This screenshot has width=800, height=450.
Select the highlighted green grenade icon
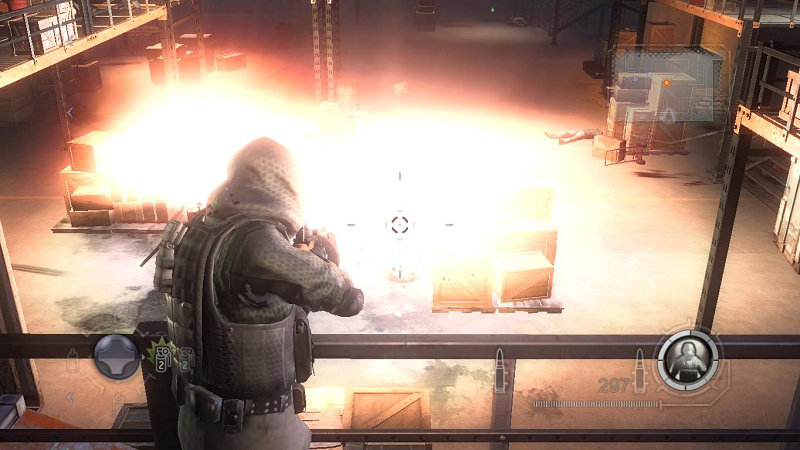coord(161,357)
